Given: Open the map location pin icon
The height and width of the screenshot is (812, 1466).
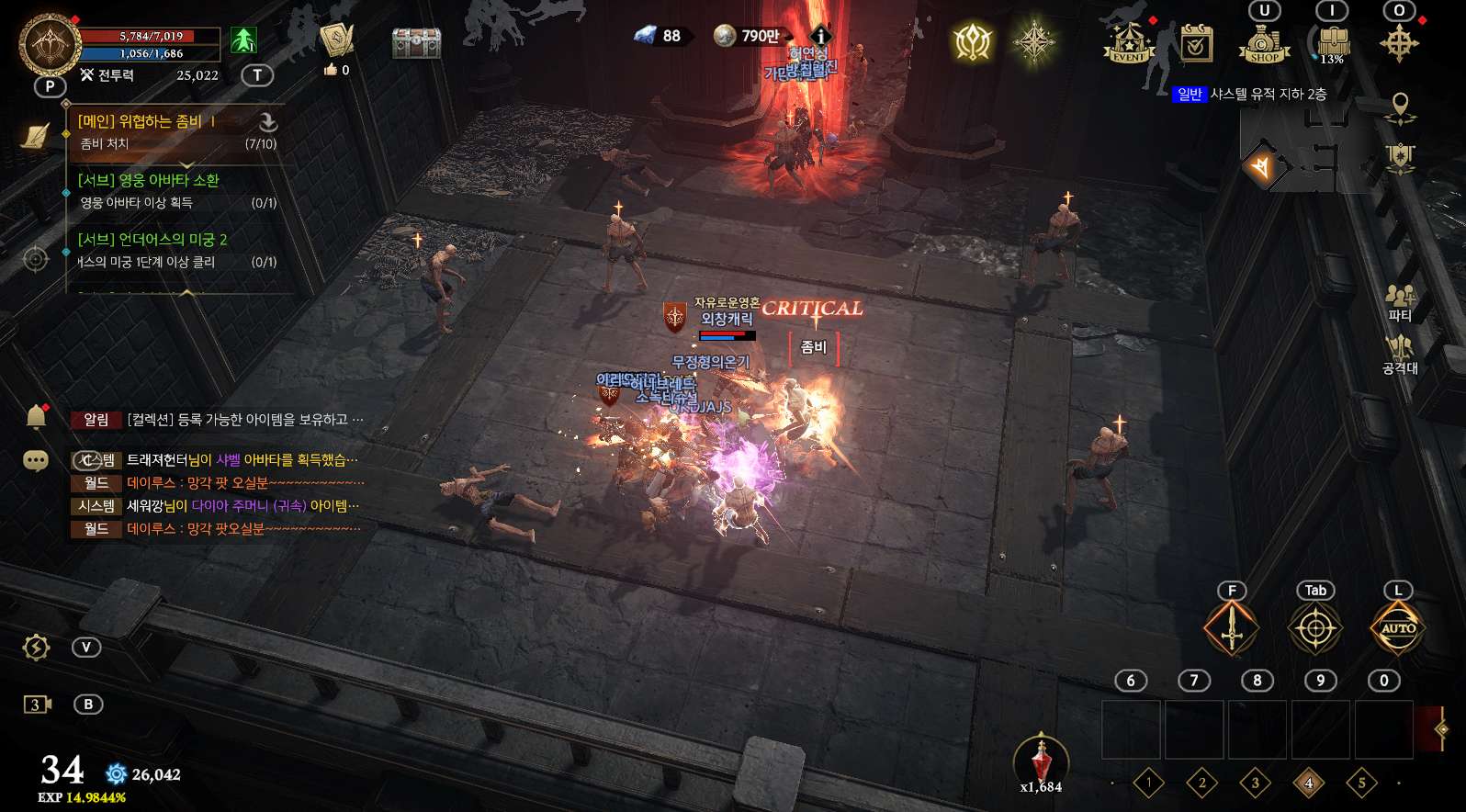Looking at the screenshot, I should (1400, 107).
